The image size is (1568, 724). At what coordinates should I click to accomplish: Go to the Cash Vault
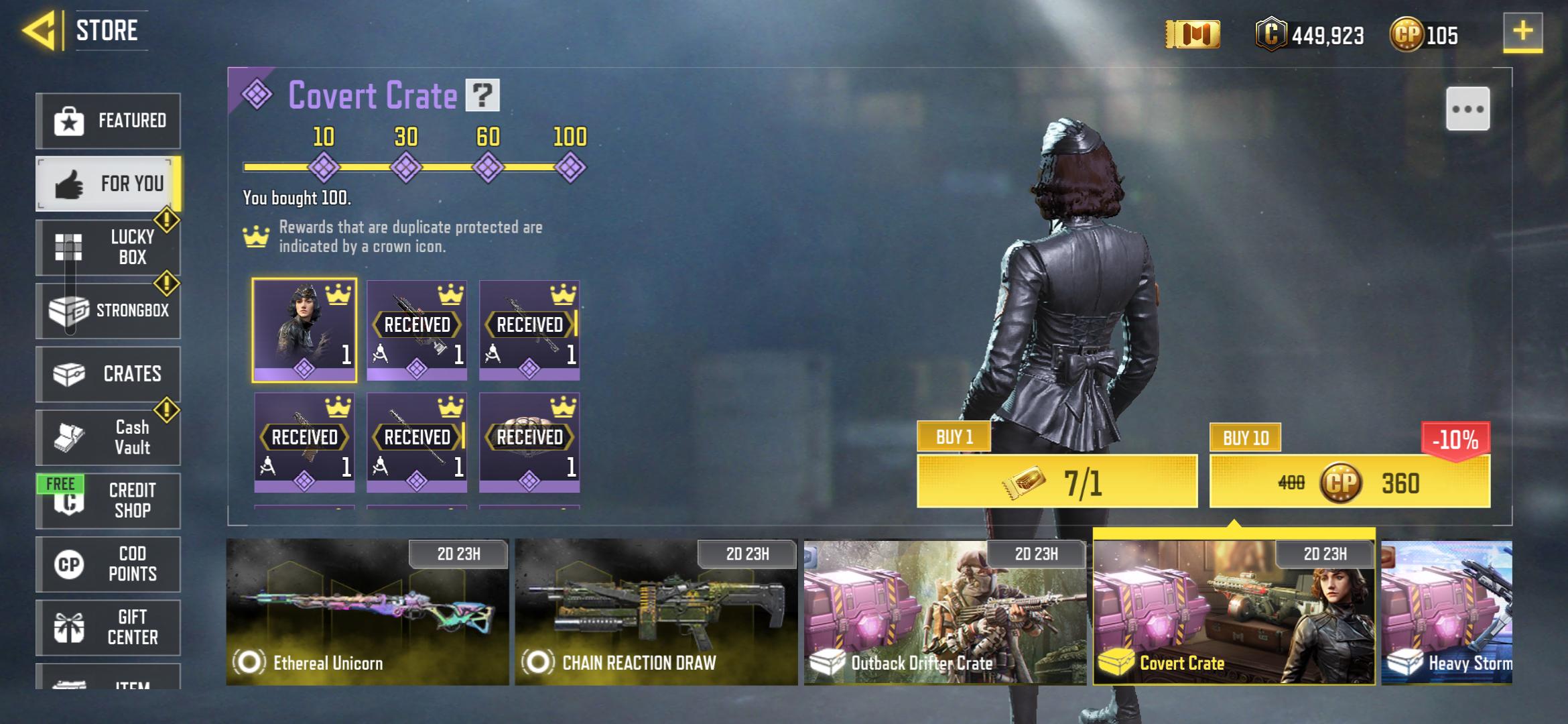pyautogui.click(x=108, y=437)
